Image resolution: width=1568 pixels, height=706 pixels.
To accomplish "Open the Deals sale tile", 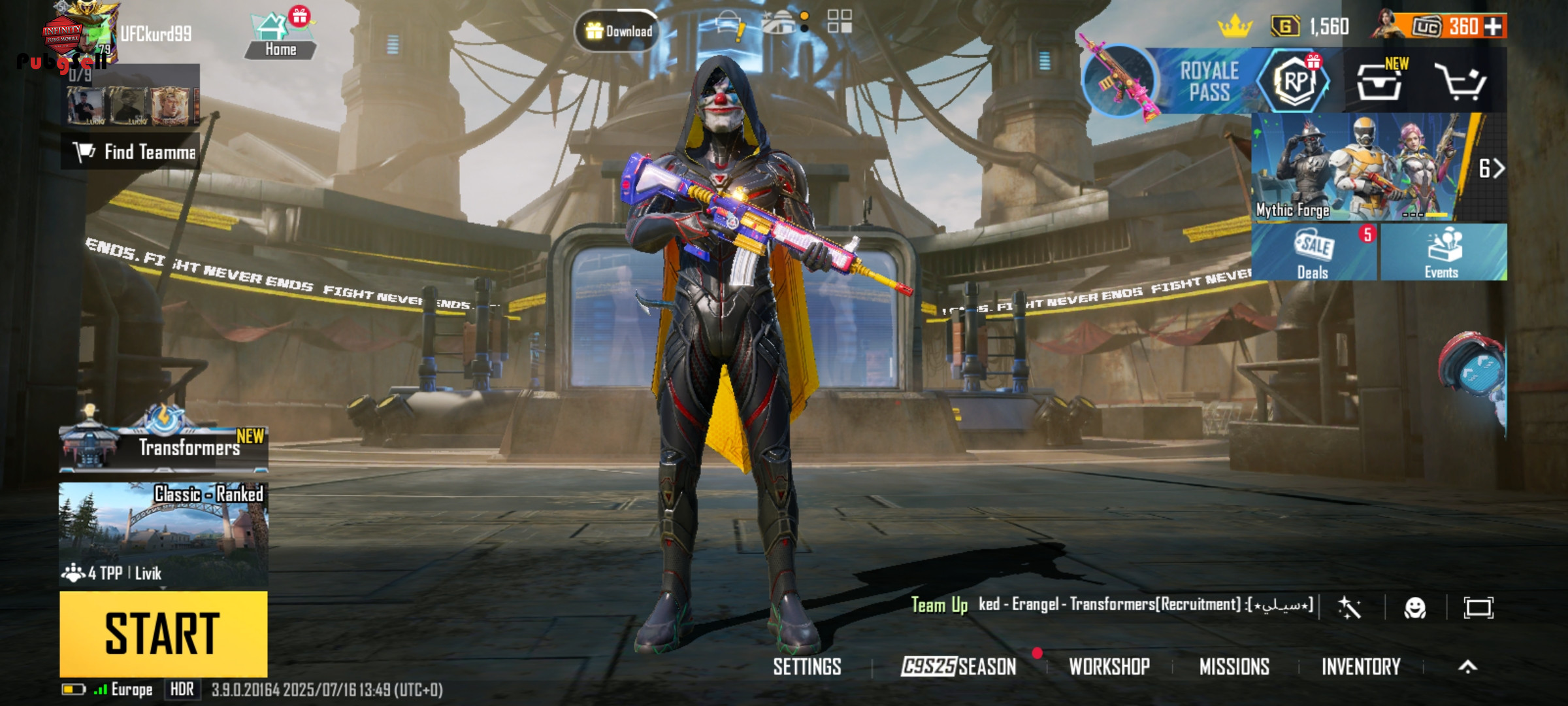I will [1314, 253].
